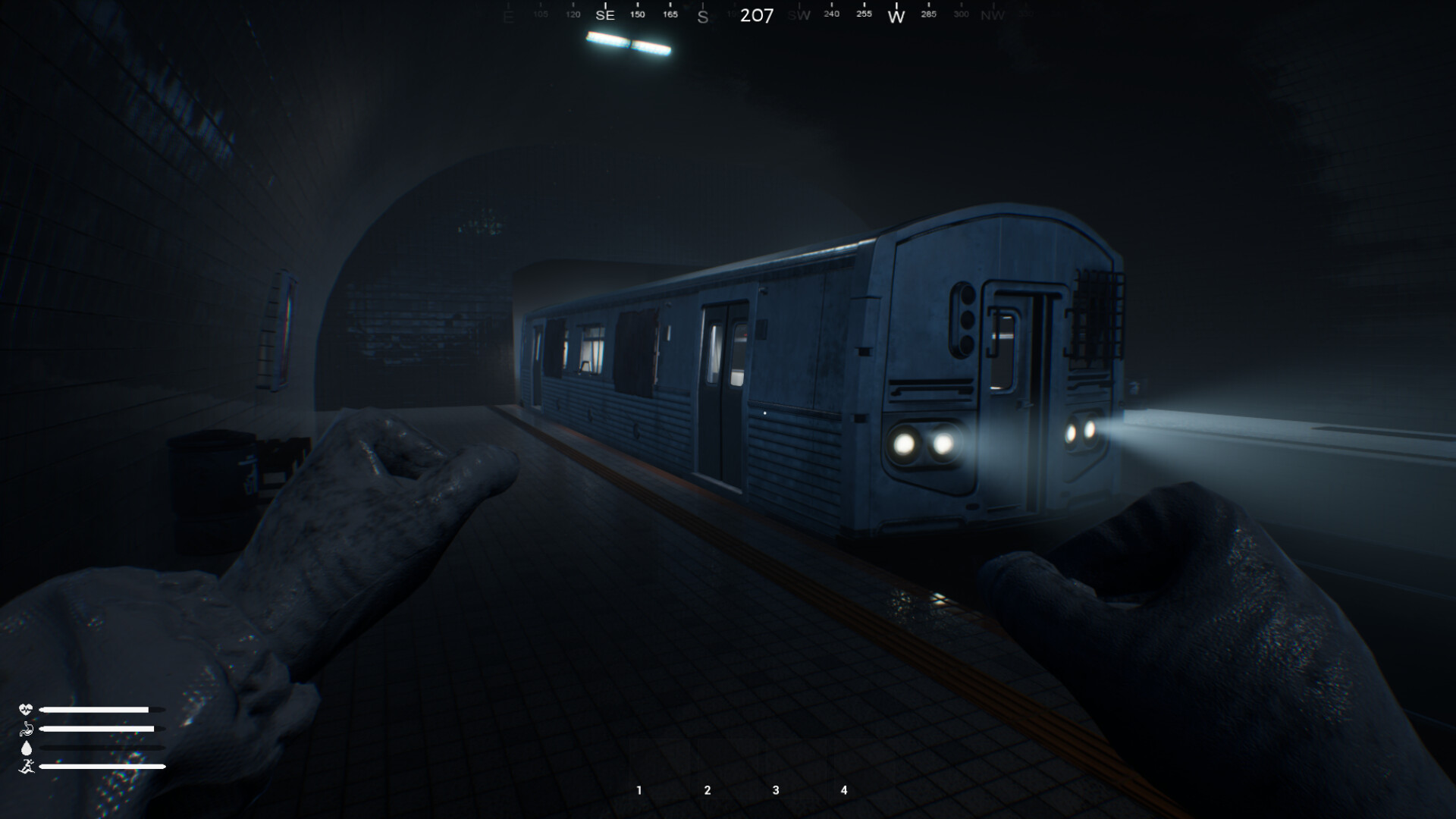Click the W heading on the compass
The height and width of the screenshot is (819, 1456).
point(896,15)
